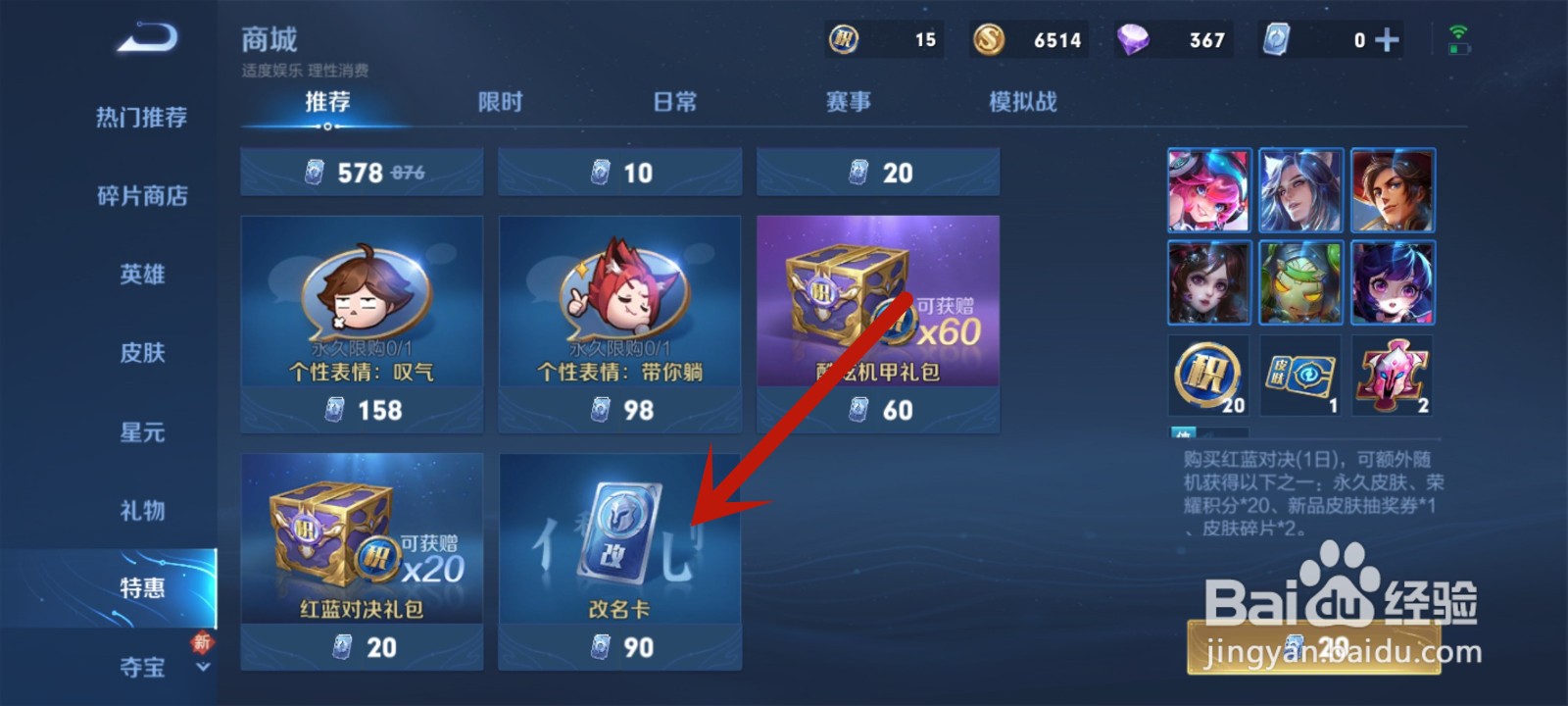
Task: Click the carousel page dot under 推荐
Action: point(326,128)
